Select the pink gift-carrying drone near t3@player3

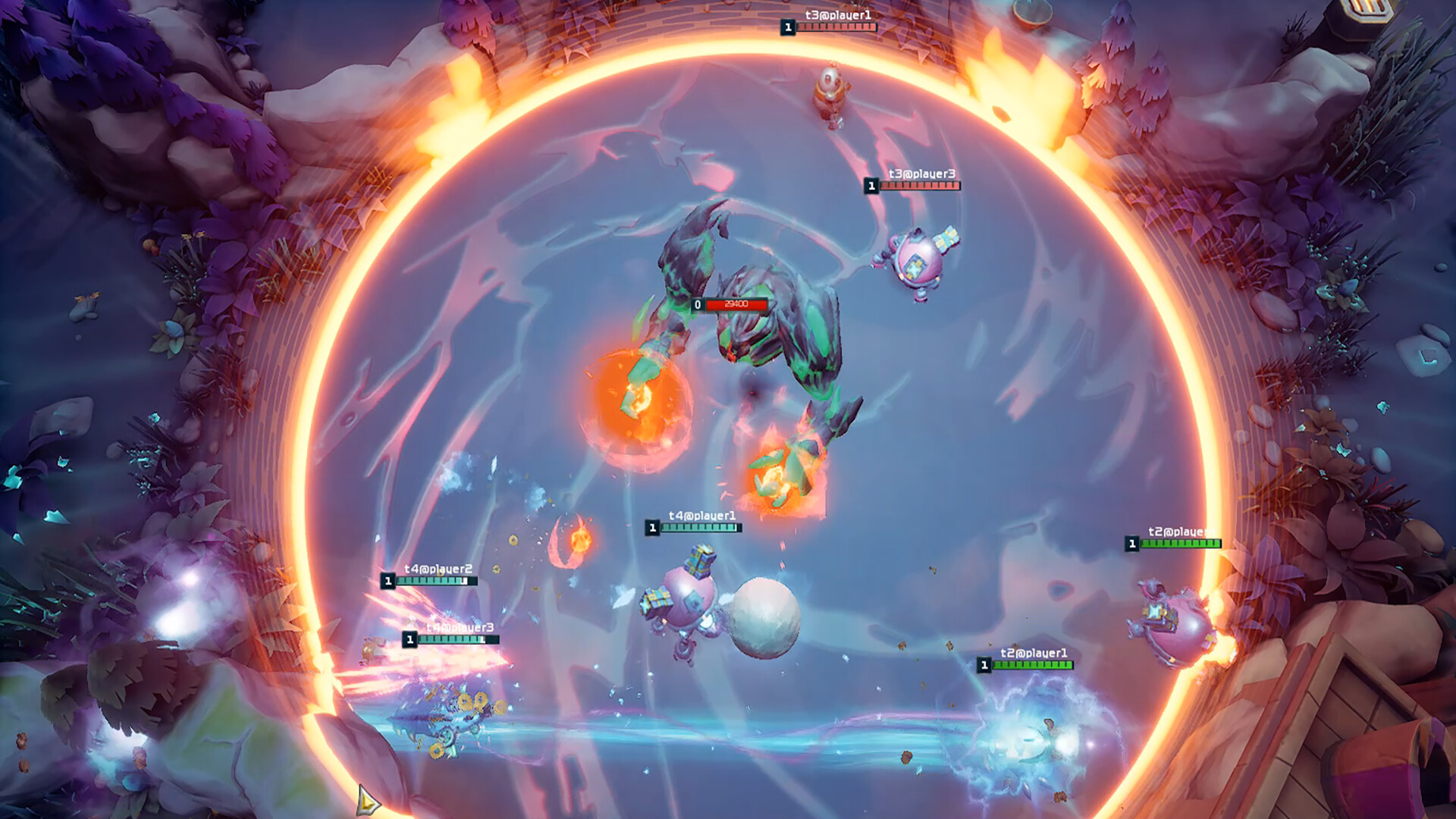(918, 262)
